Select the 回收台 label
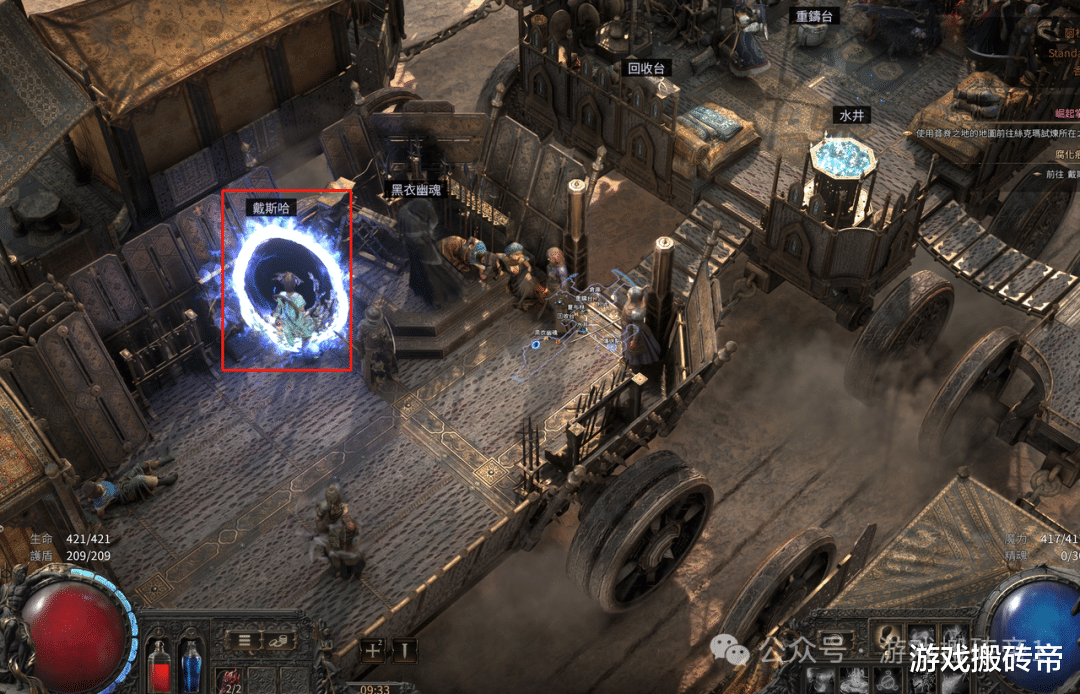This screenshot has height=694, width=1080. (646, 69)
